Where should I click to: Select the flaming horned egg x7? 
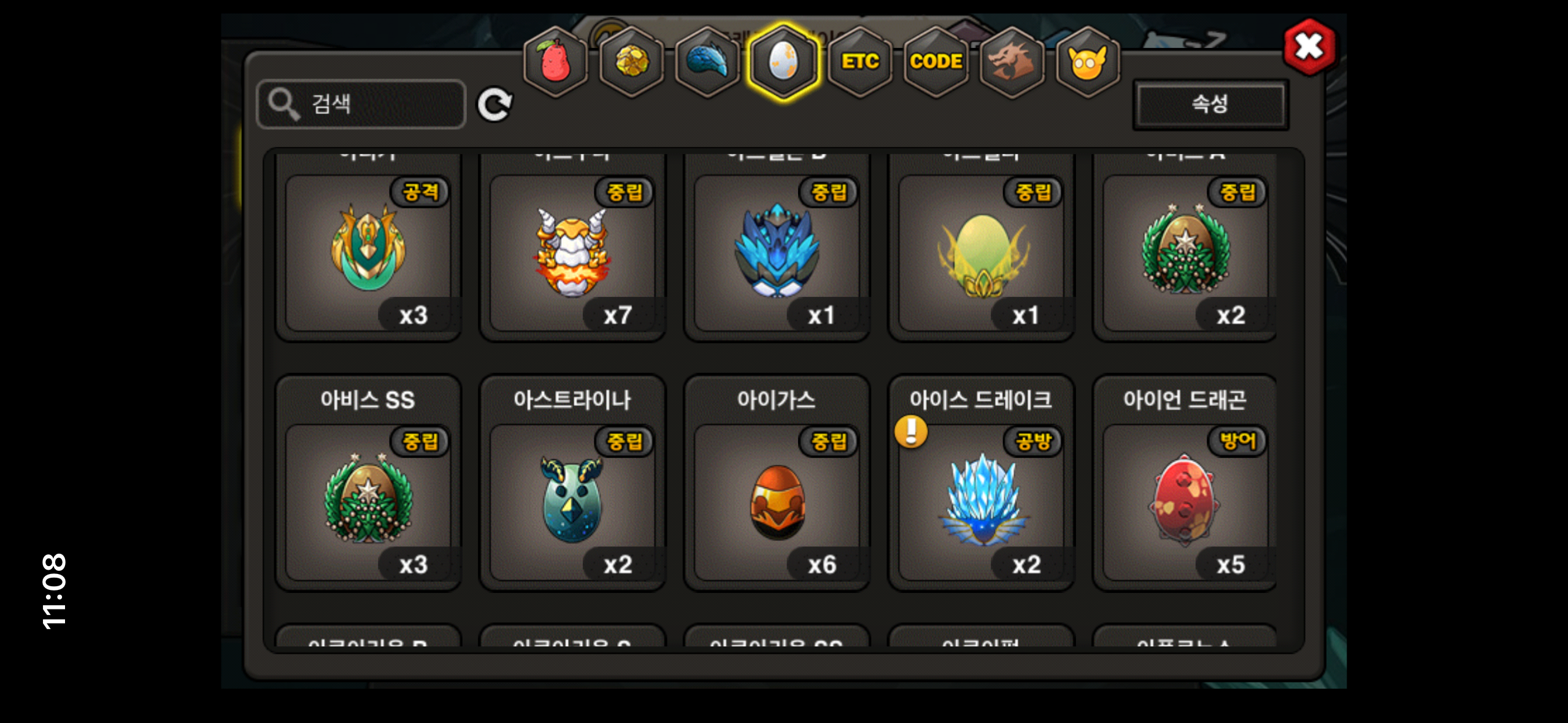(x=572, y=253)
